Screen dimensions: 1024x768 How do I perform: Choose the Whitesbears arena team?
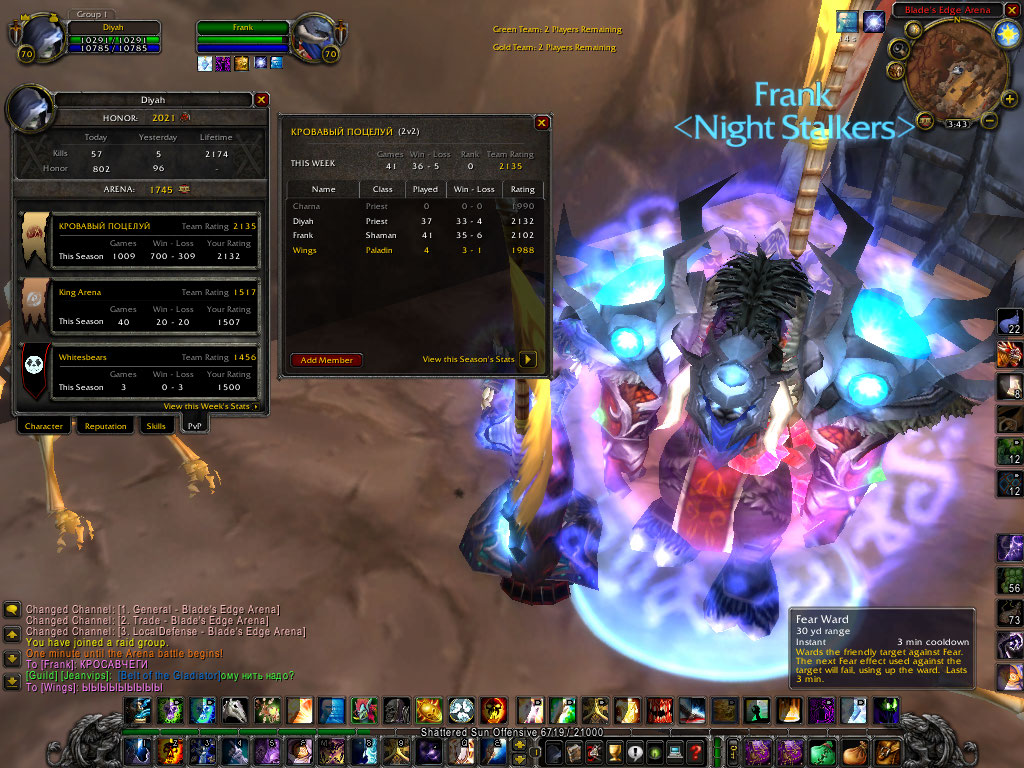point(140,372)
